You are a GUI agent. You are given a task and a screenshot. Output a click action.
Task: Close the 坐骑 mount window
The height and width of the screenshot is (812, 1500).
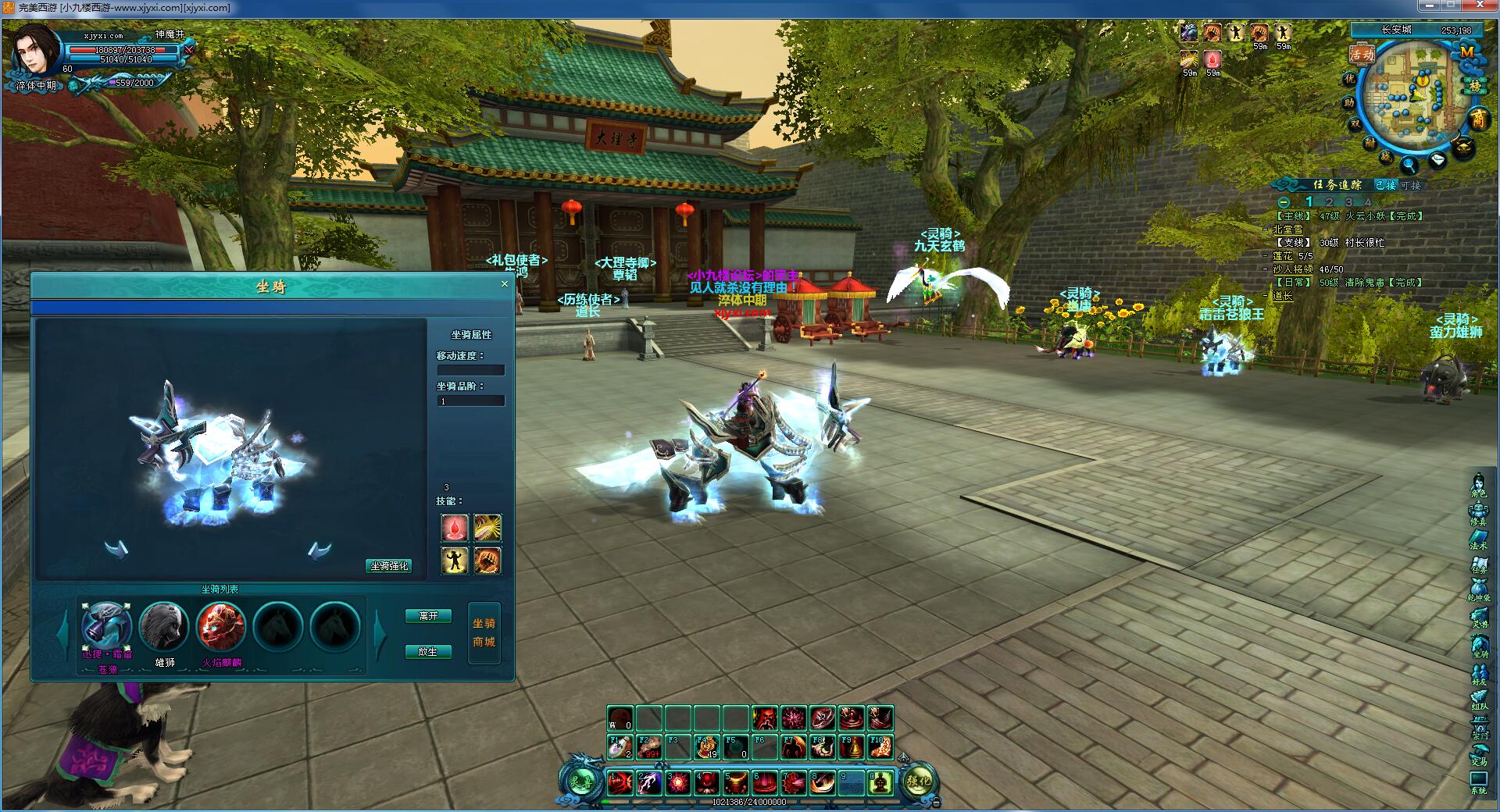point(505,284)
